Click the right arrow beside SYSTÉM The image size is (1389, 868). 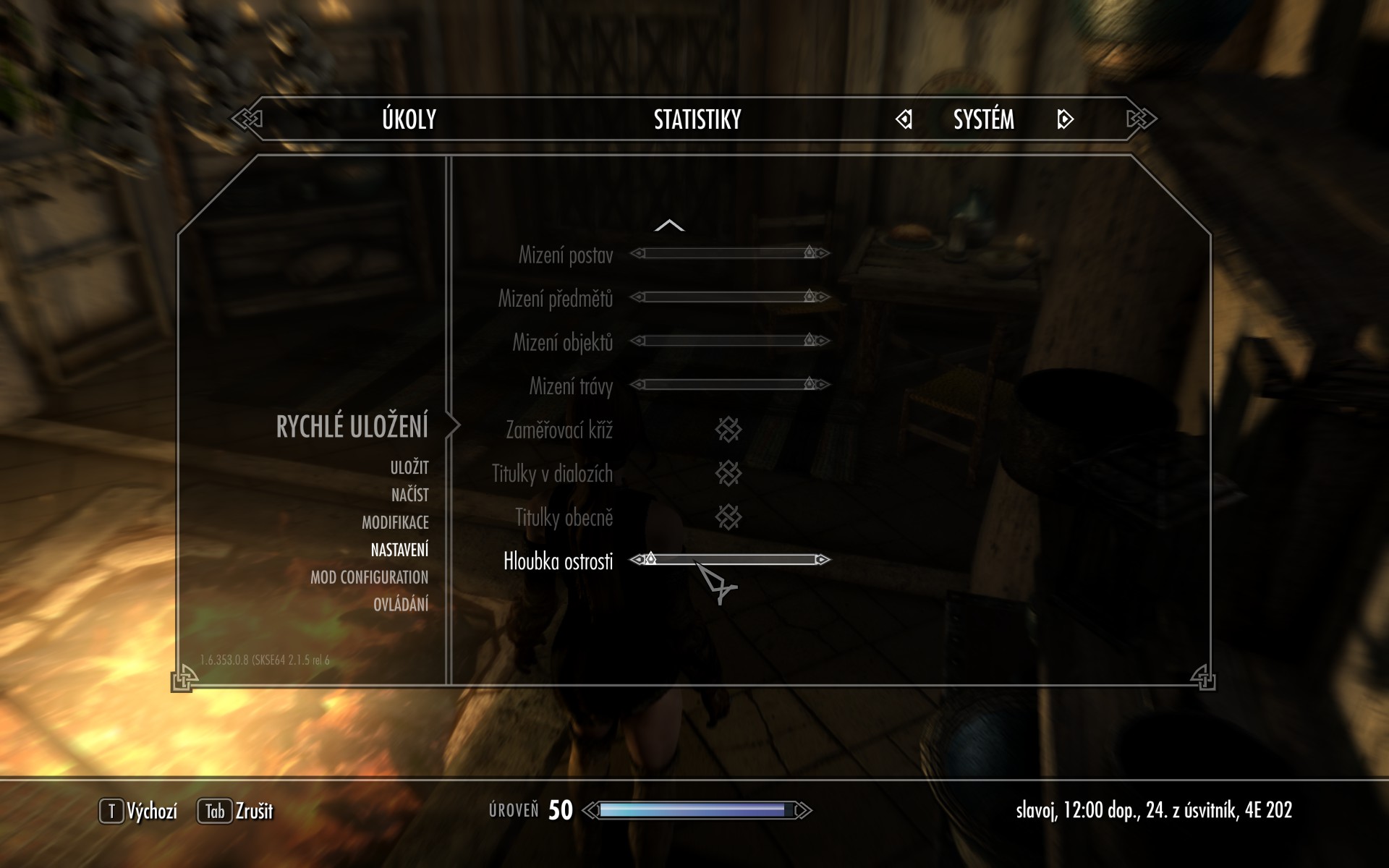point(1065,119)
